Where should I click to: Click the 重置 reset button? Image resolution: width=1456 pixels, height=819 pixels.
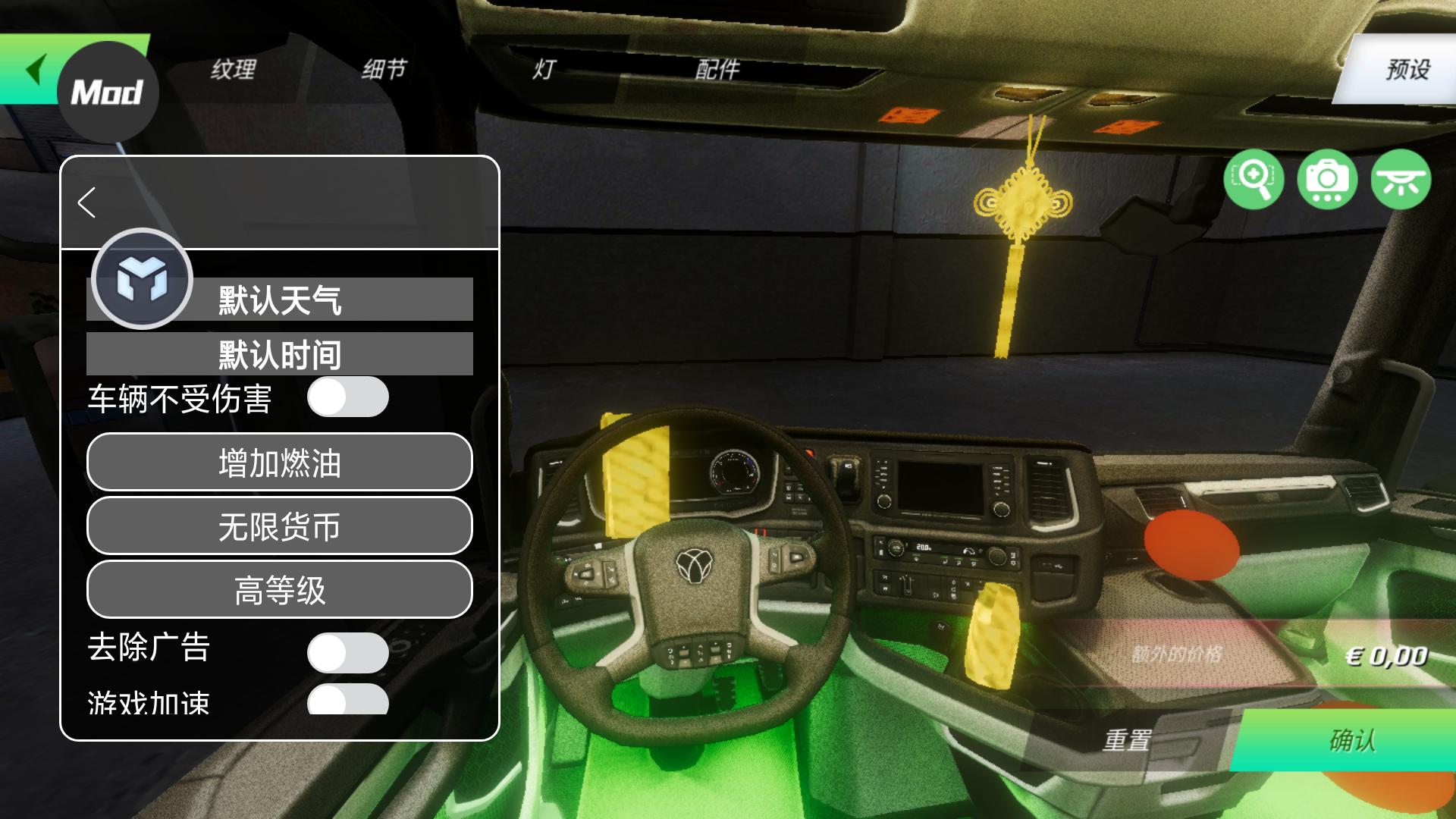coord(1127,739)
